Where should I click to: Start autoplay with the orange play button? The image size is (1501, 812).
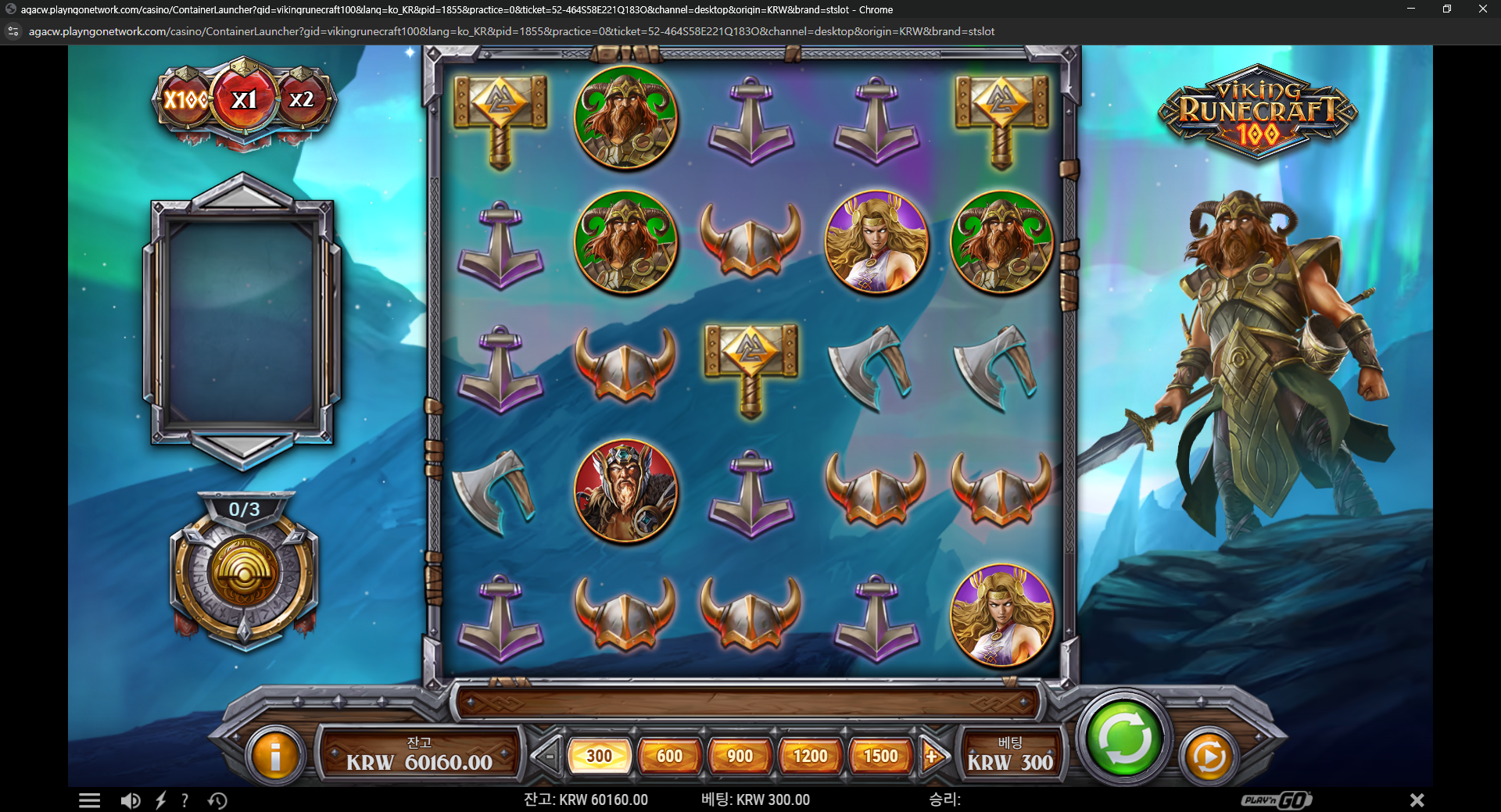1209,757
